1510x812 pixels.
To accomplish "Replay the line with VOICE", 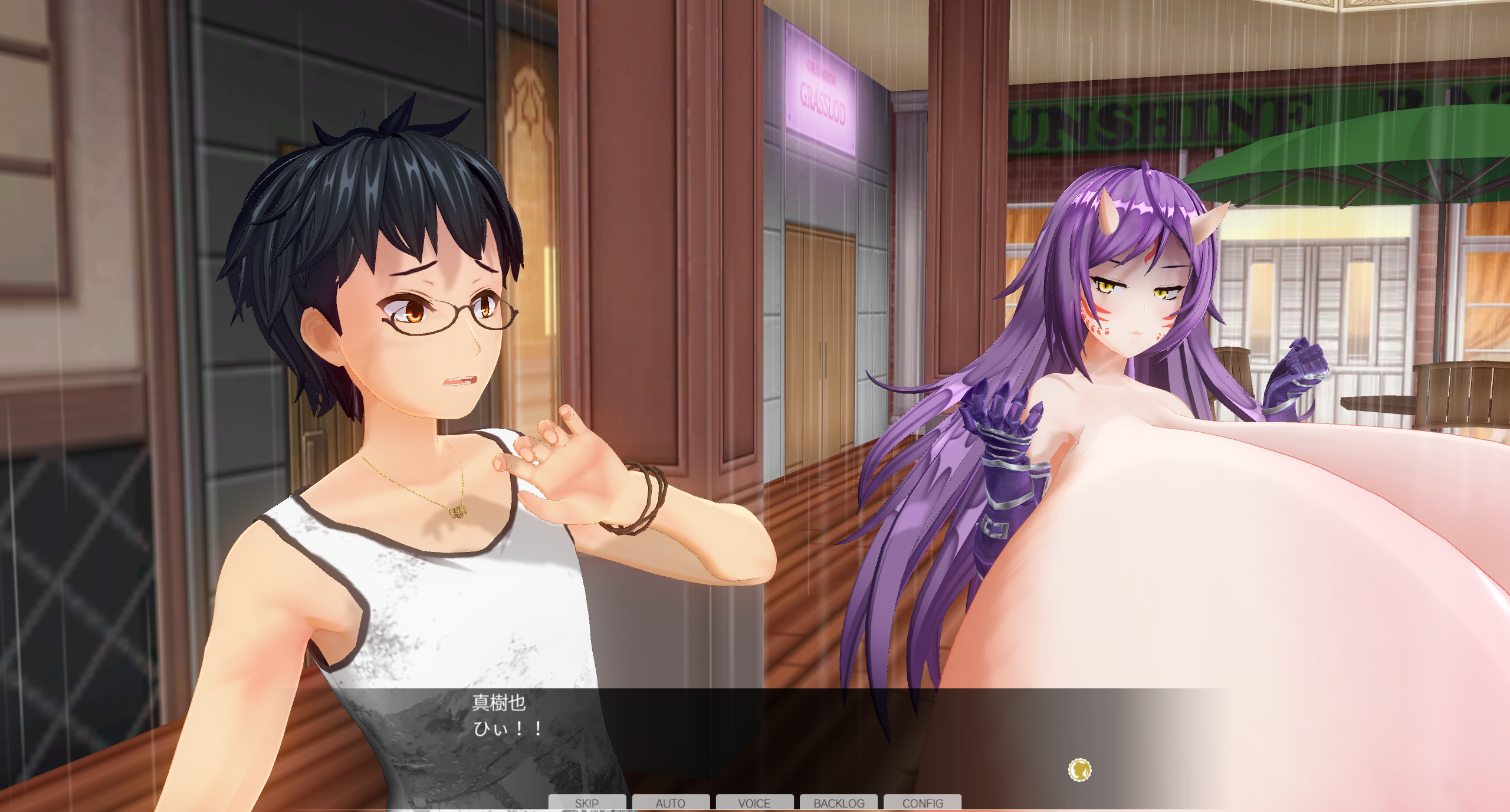I will [x=754, y=803].
